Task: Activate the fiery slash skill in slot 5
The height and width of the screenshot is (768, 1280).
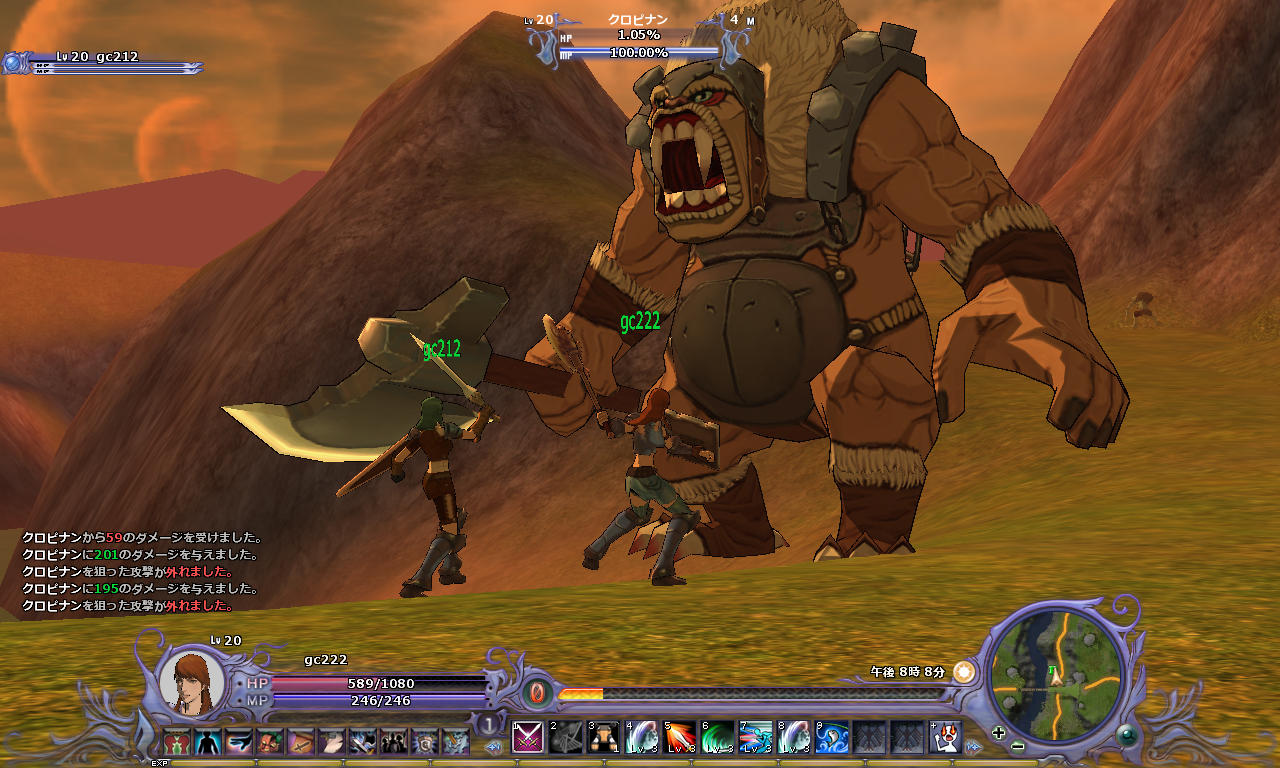Action: (x=680, y=737)
